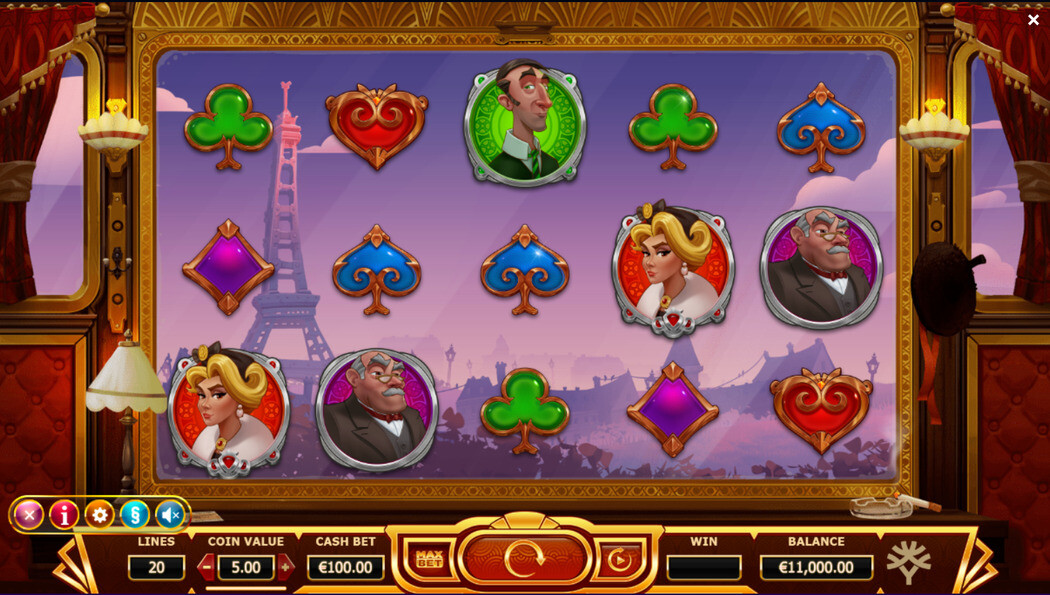Open the gear settings
Screen dimensions: 1050x595
pyautogui.click(x=99, y=515)
